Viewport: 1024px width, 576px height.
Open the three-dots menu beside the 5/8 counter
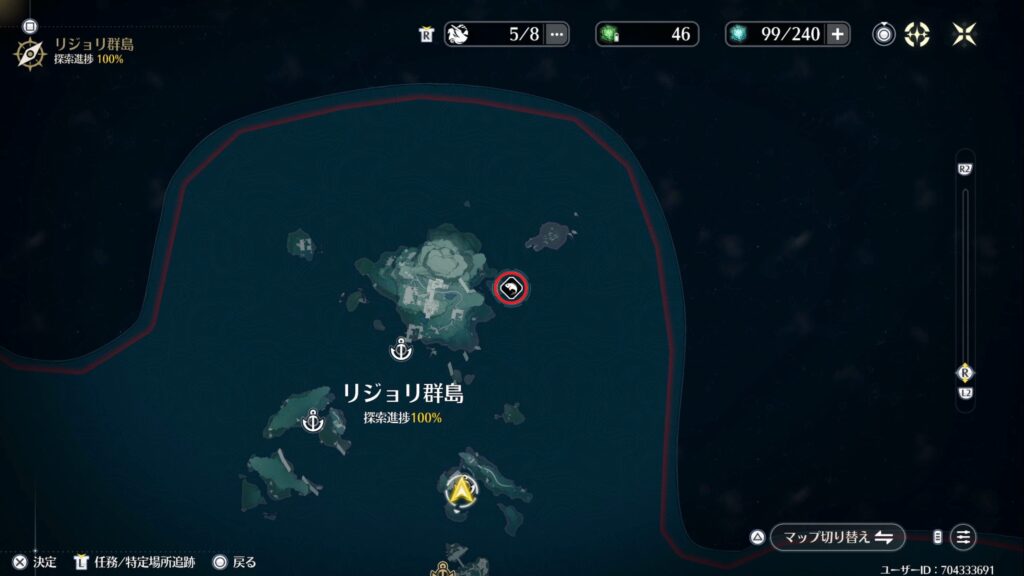[x=557, y=34]
